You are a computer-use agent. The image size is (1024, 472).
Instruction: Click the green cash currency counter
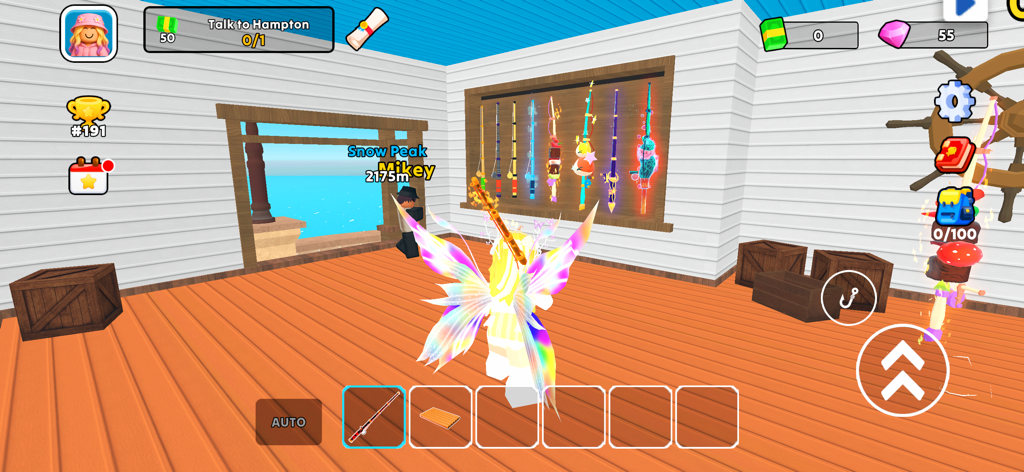point(809,35)
